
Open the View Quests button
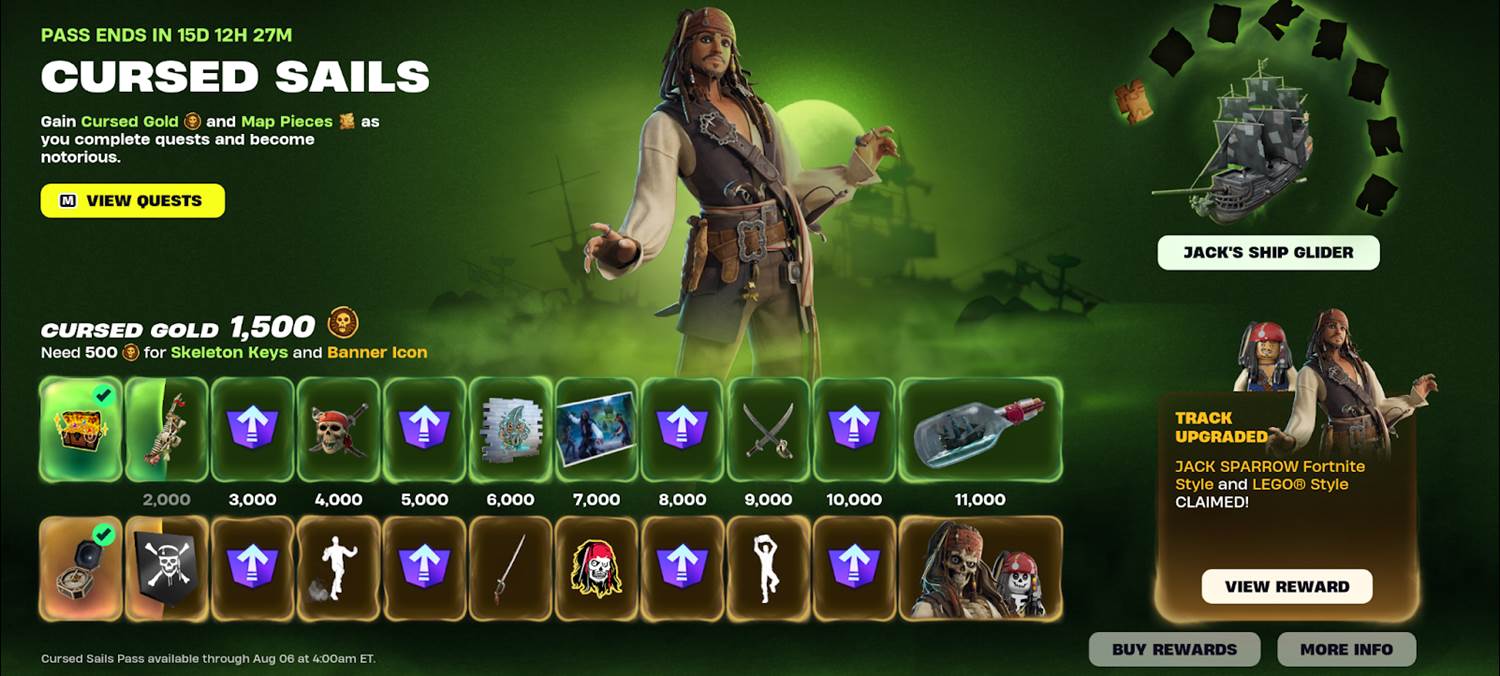133,201
